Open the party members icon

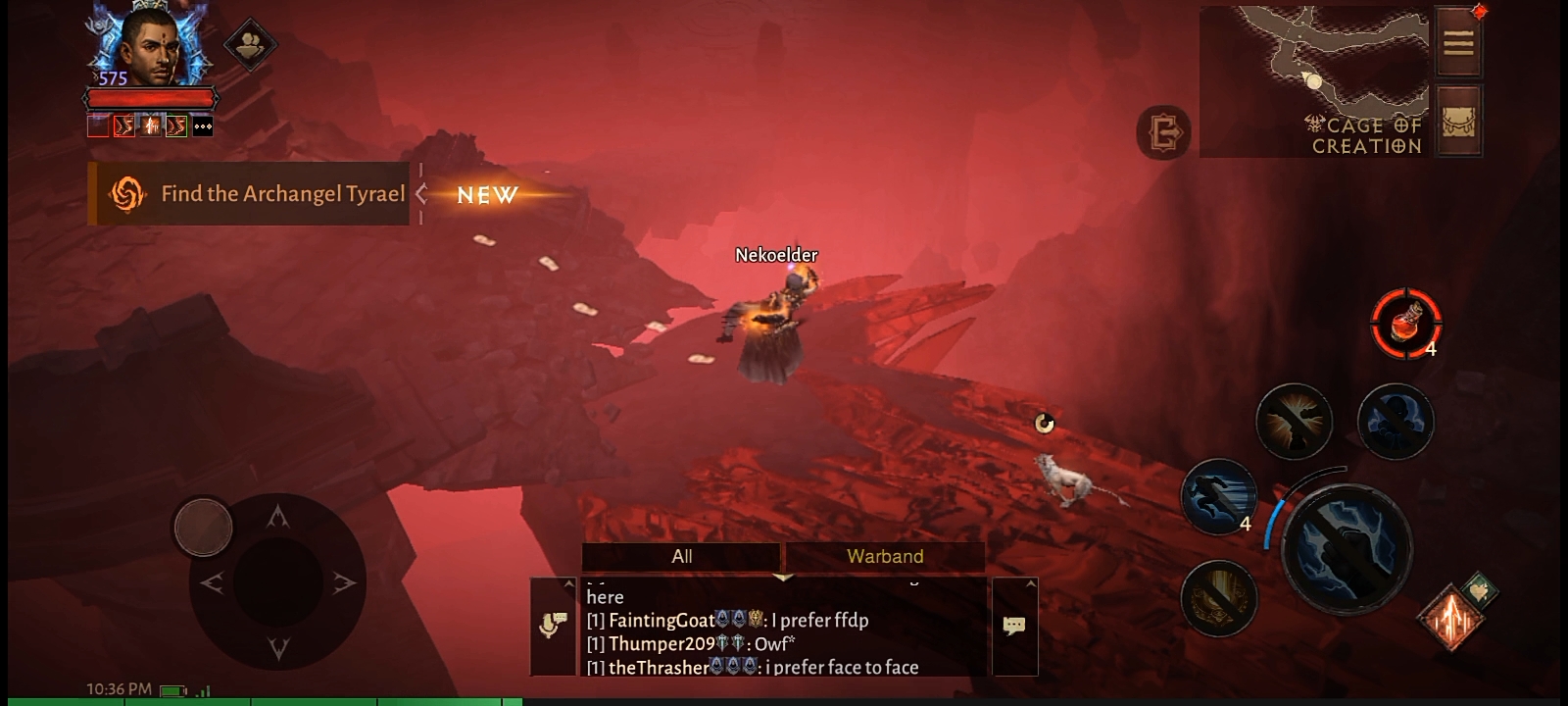click(x=250, y=44)
